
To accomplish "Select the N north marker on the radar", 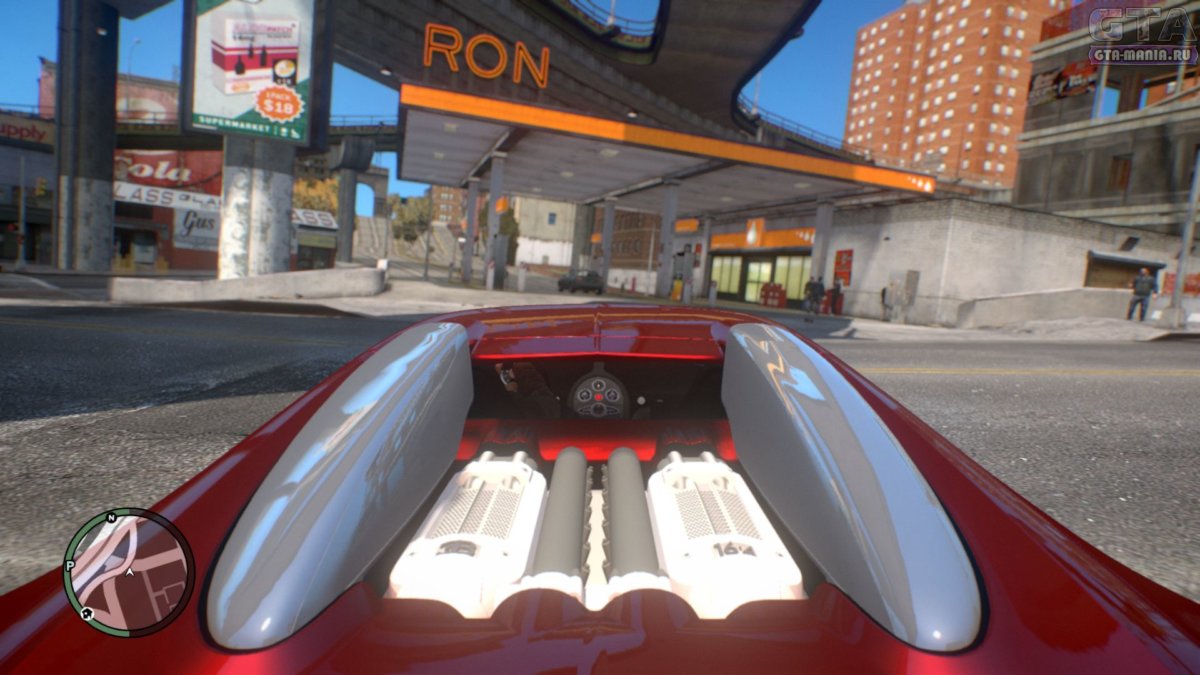I will point(111,518).
